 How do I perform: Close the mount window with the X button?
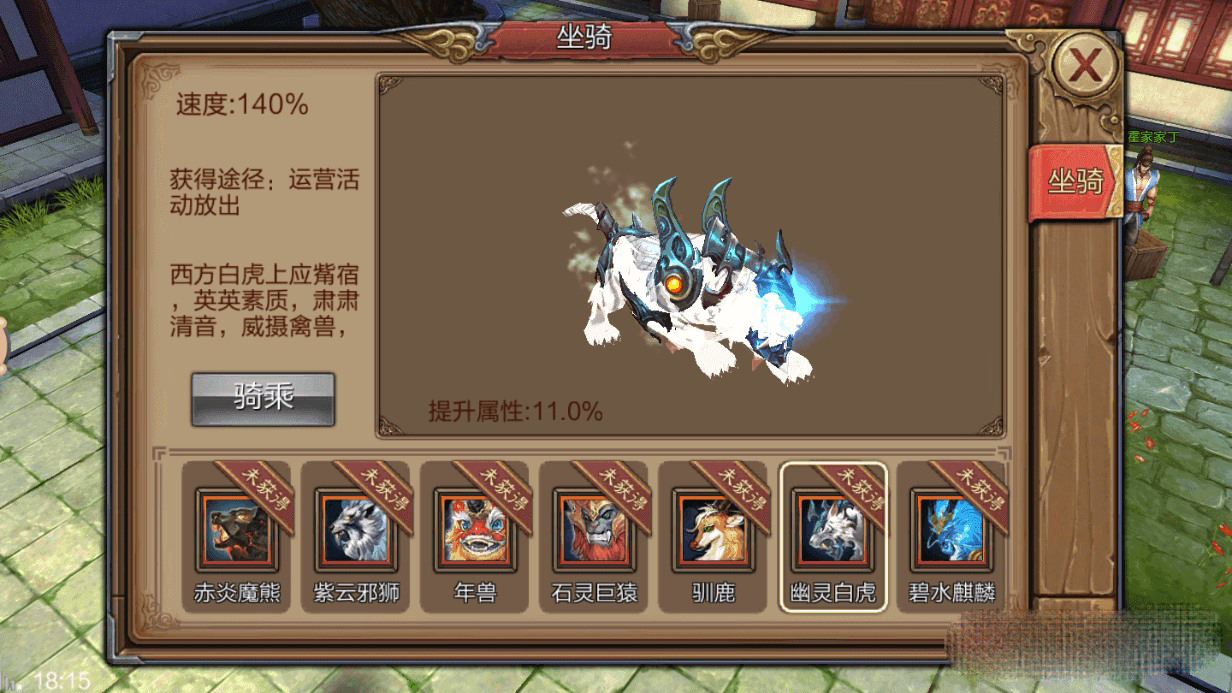coord(1084,65)
